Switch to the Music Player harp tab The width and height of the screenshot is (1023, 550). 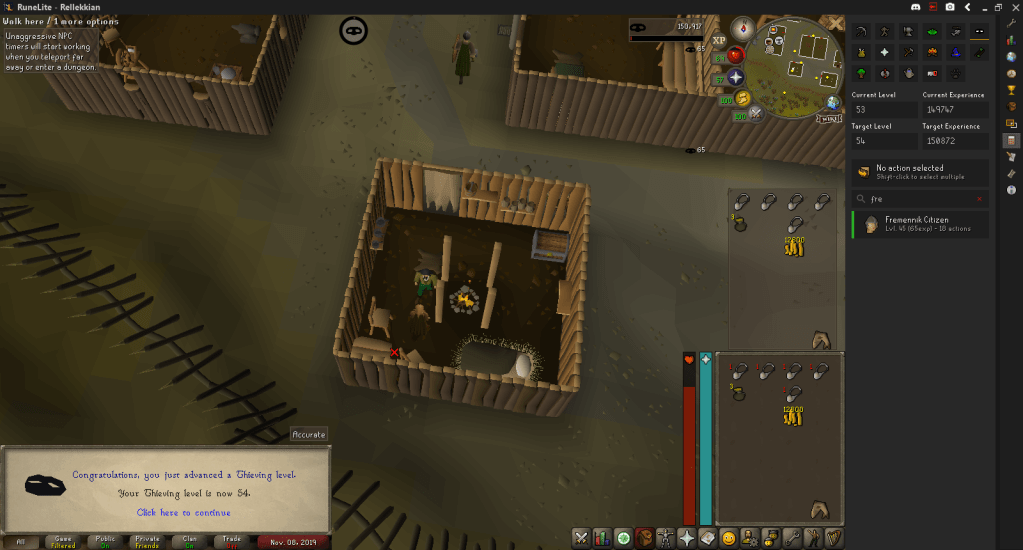click(832, 538)
